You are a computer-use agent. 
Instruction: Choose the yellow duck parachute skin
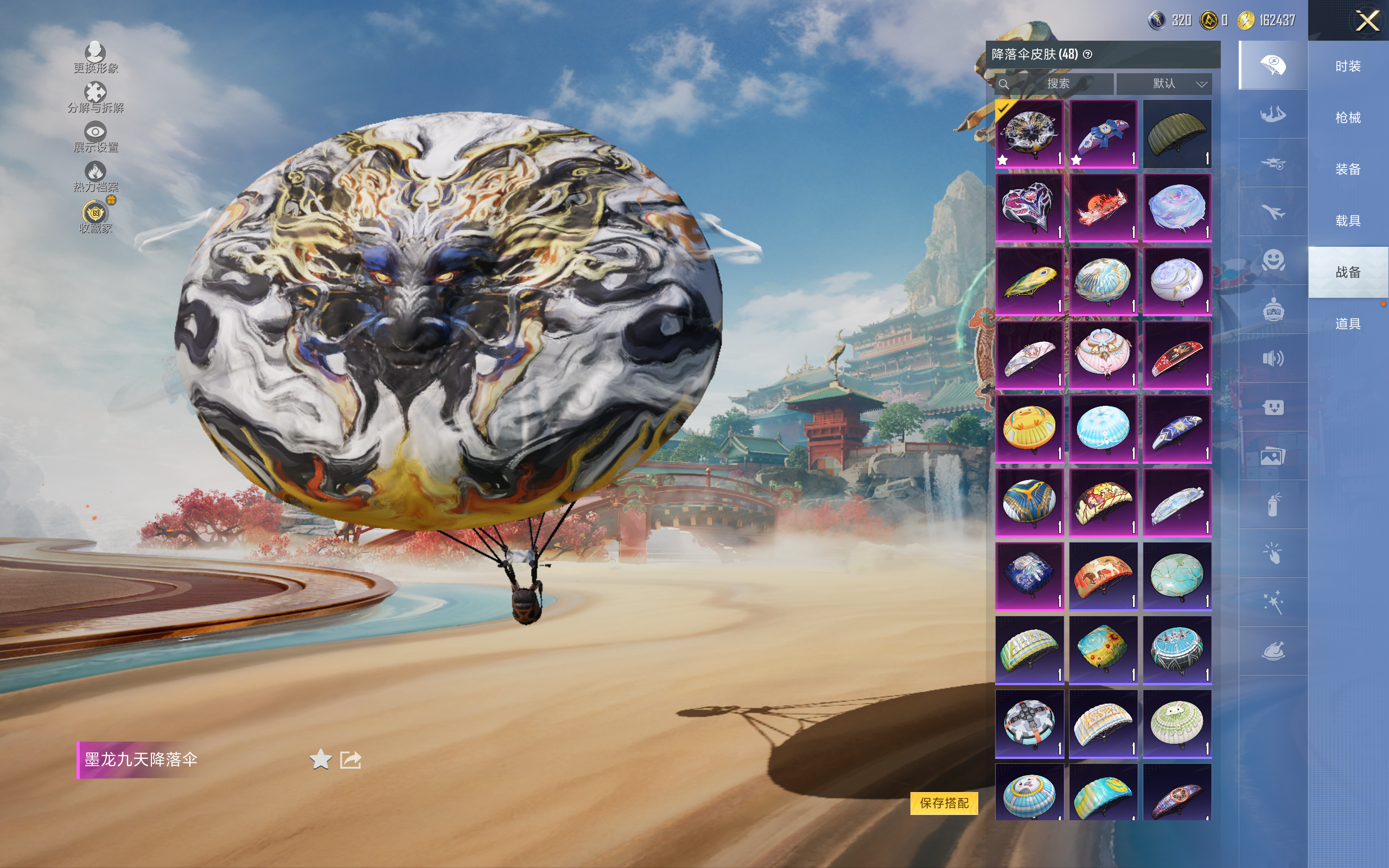[1029, 428]
